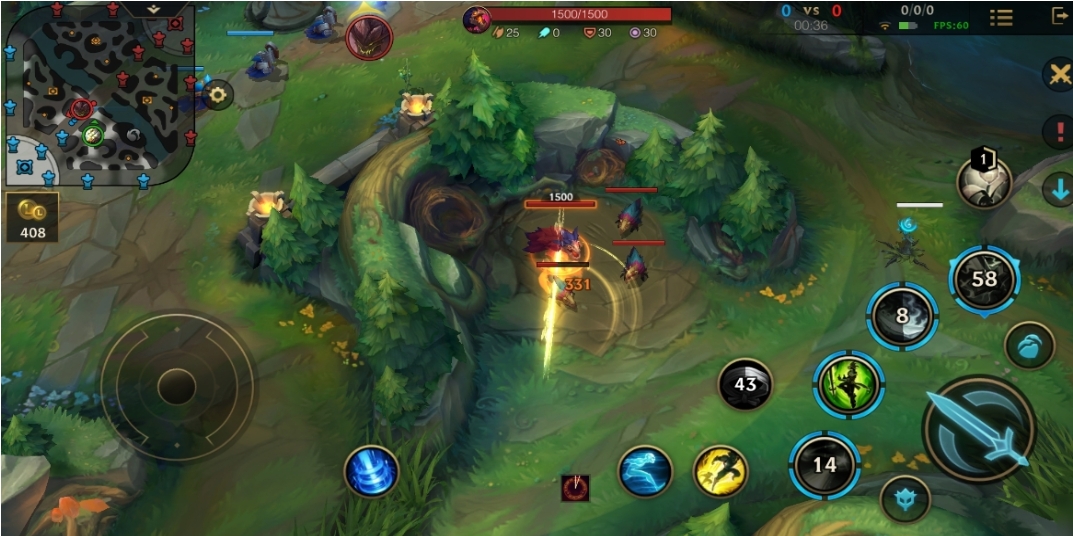This screenshot has height=536, width=1073.
Task: Activate the blue Recall swirl button
Action: tap(372, 471)
